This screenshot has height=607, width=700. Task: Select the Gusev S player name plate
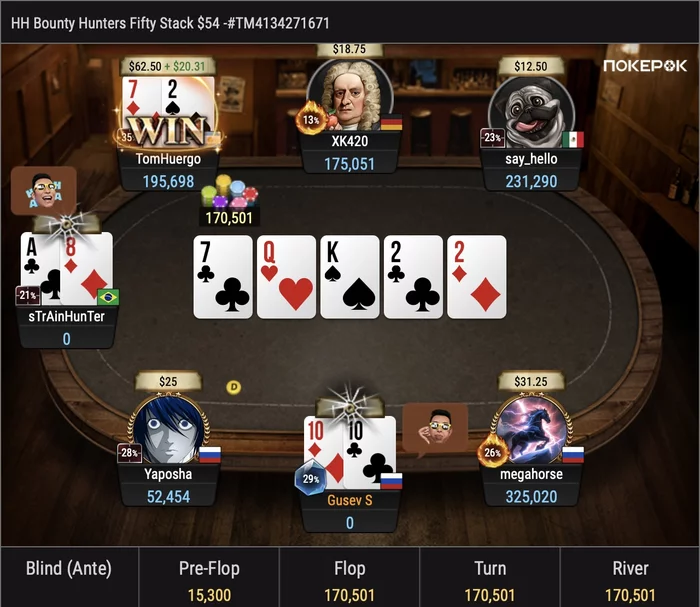(x=350, y=498)
